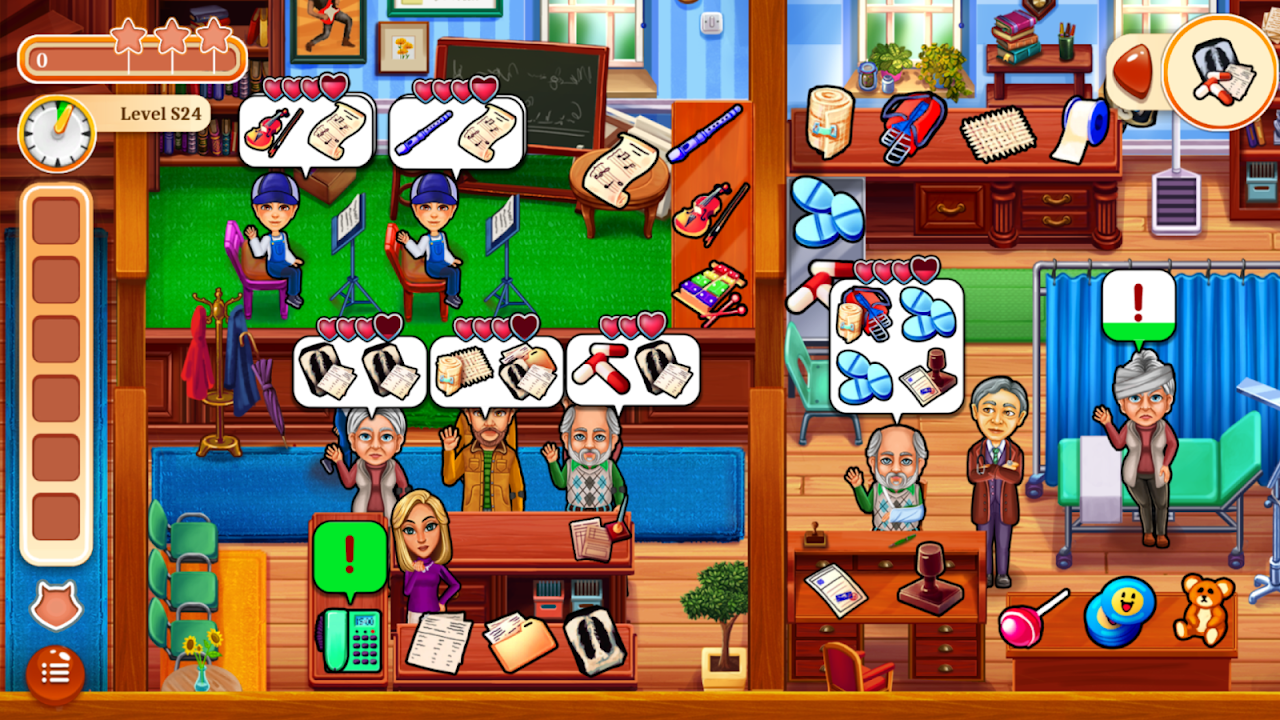Pick up the blue flute
1280x720 pixels.
coord(706,132)
